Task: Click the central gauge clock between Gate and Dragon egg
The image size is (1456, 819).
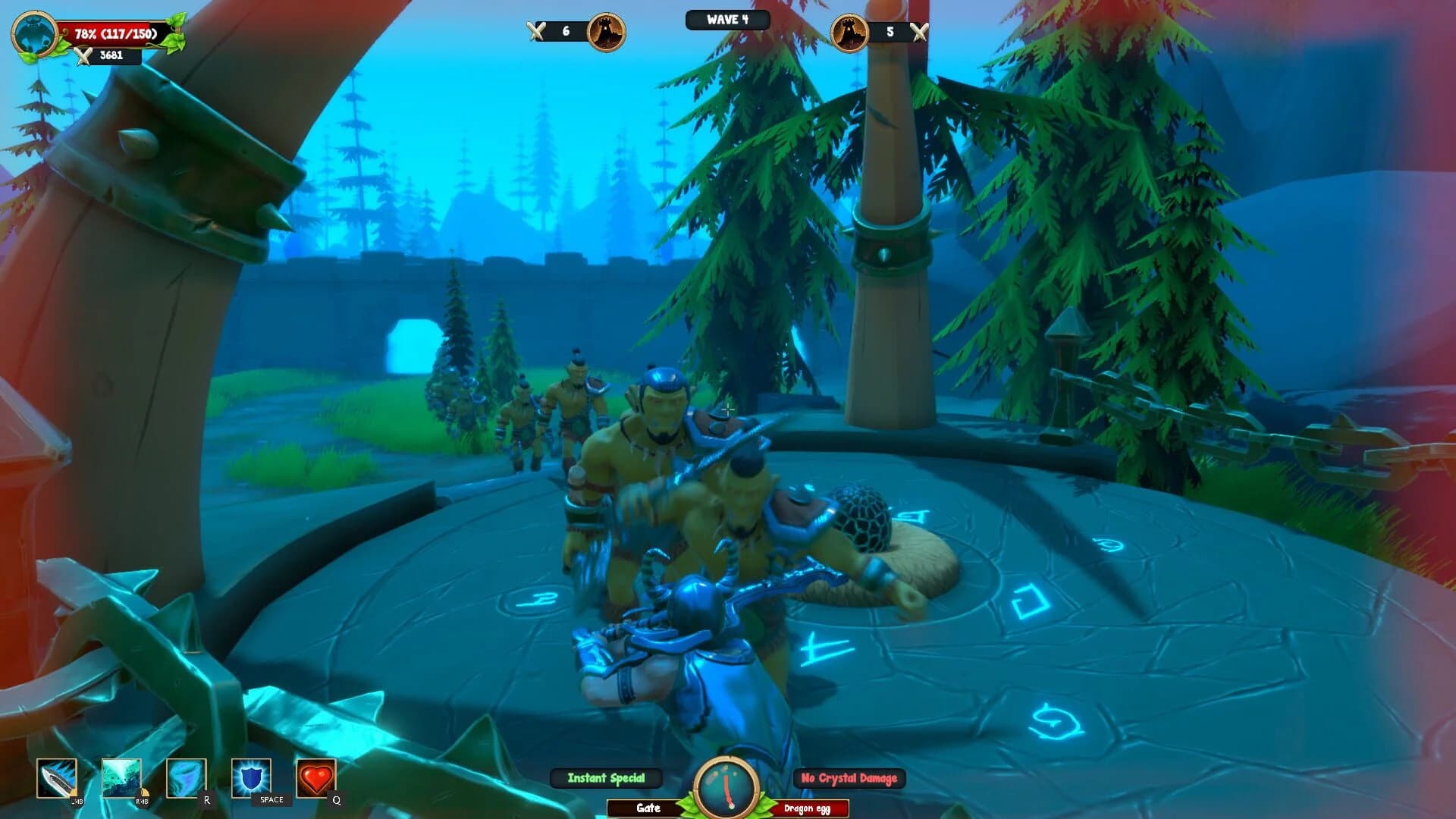Action: (725, 786)
